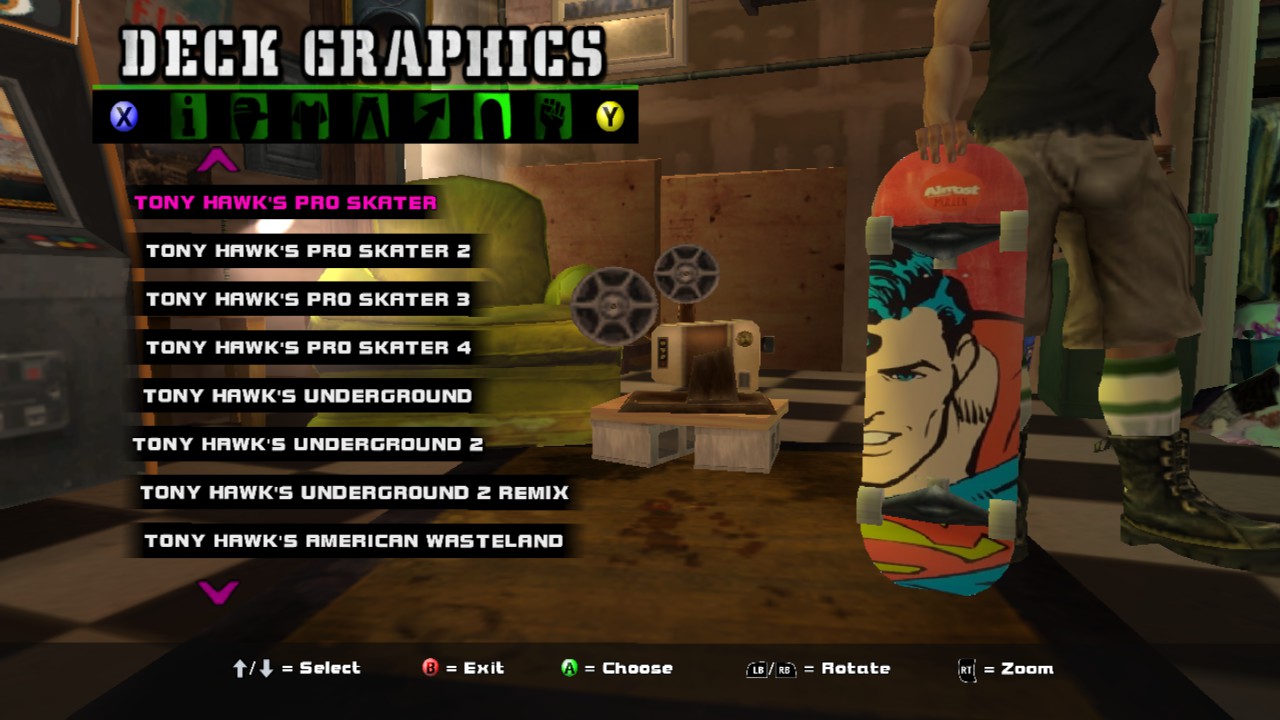Click the pink down arrow below the list
The height and width of the screenshot is (720, 1280).
click(218, 592)
